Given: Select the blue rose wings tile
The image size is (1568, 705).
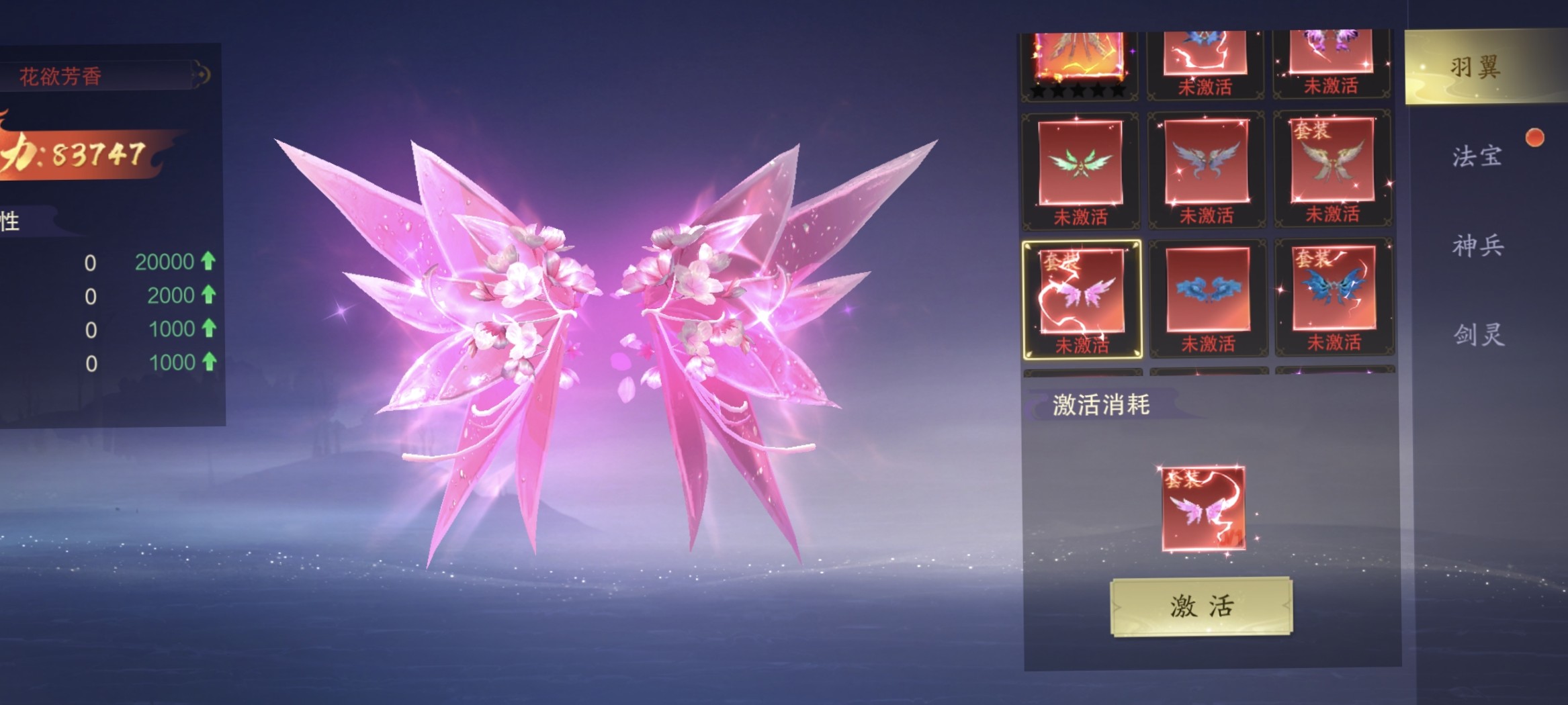Looking at the screenshot, I should [1208, 297].
